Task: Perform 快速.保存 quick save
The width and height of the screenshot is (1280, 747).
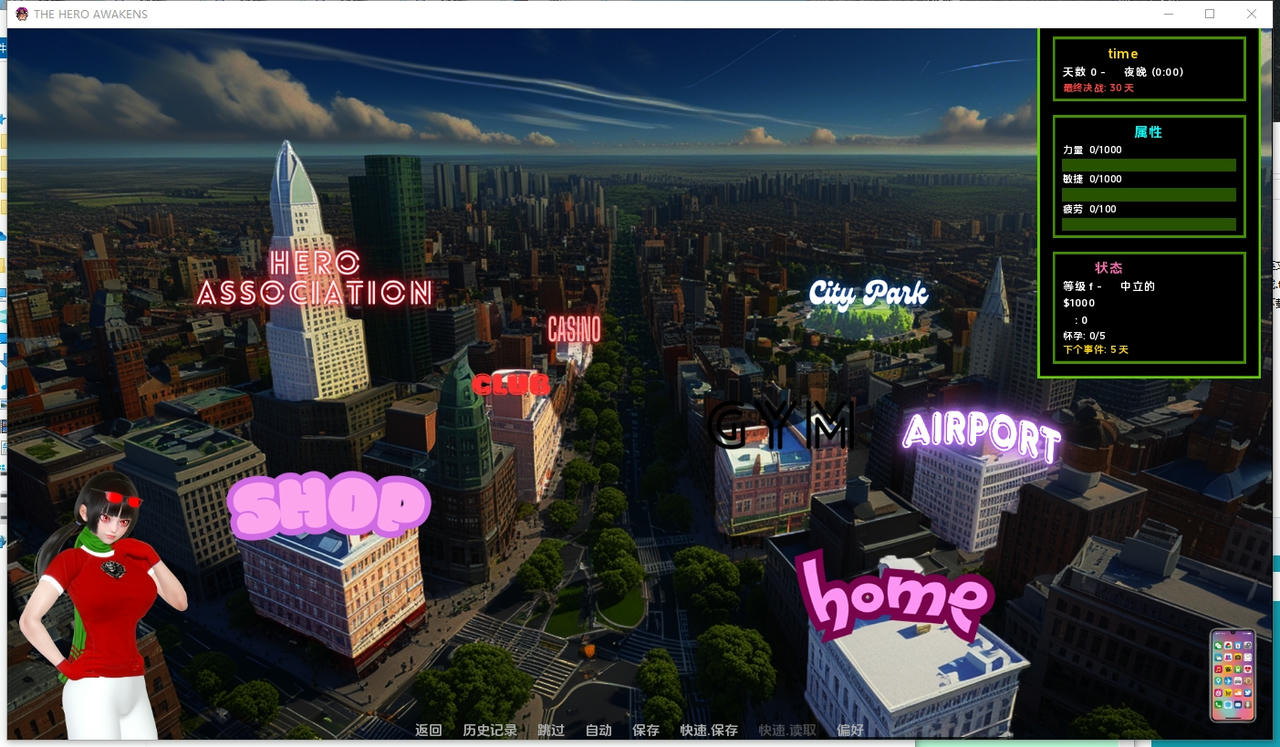Action: pos(709,731)
